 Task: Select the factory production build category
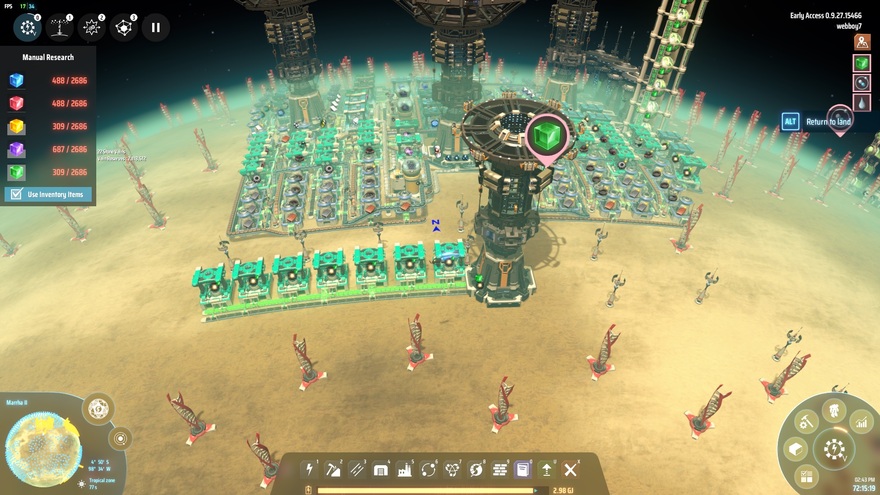coord(405,469)
